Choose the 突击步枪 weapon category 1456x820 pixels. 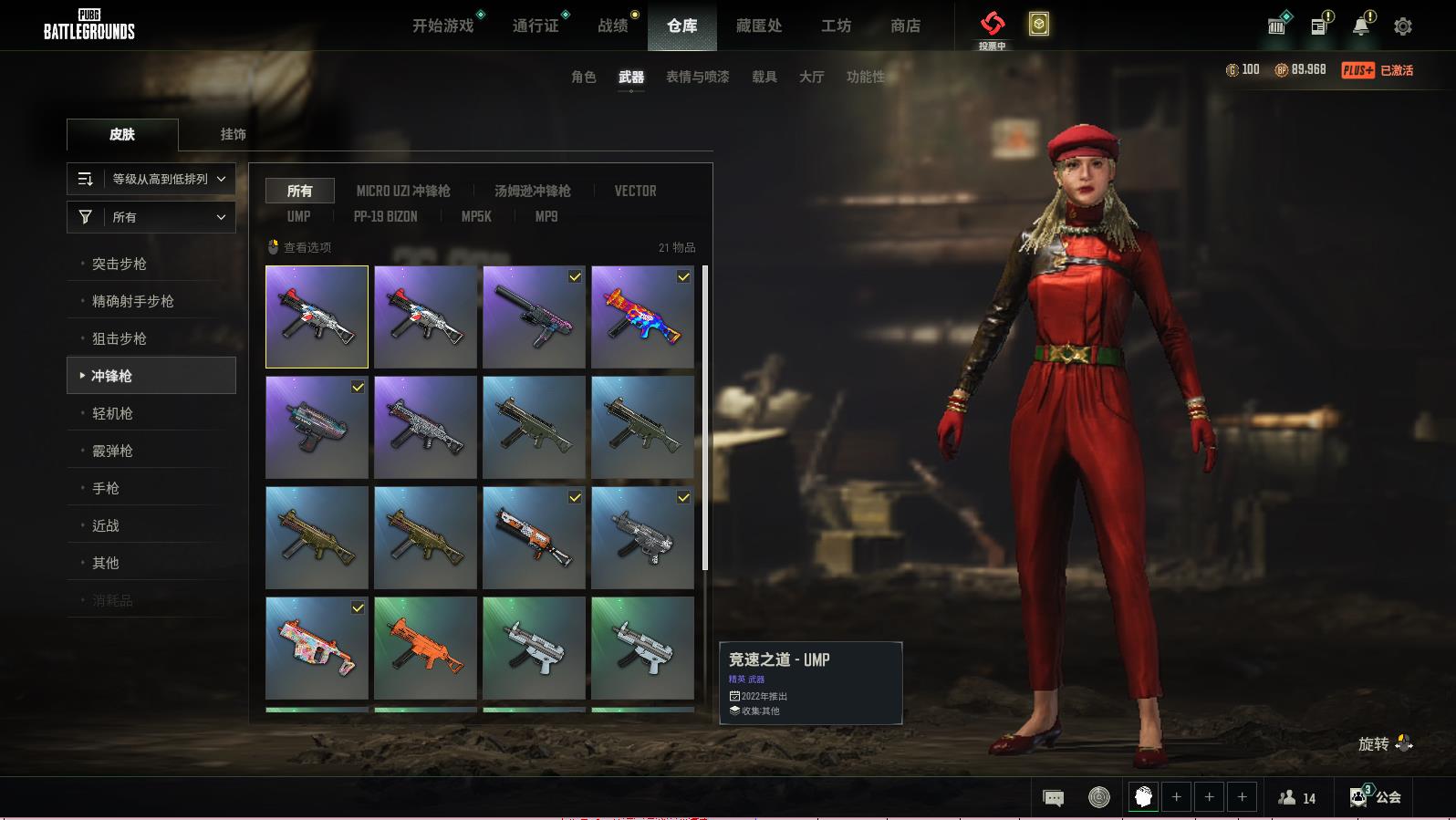pos(120,264)
